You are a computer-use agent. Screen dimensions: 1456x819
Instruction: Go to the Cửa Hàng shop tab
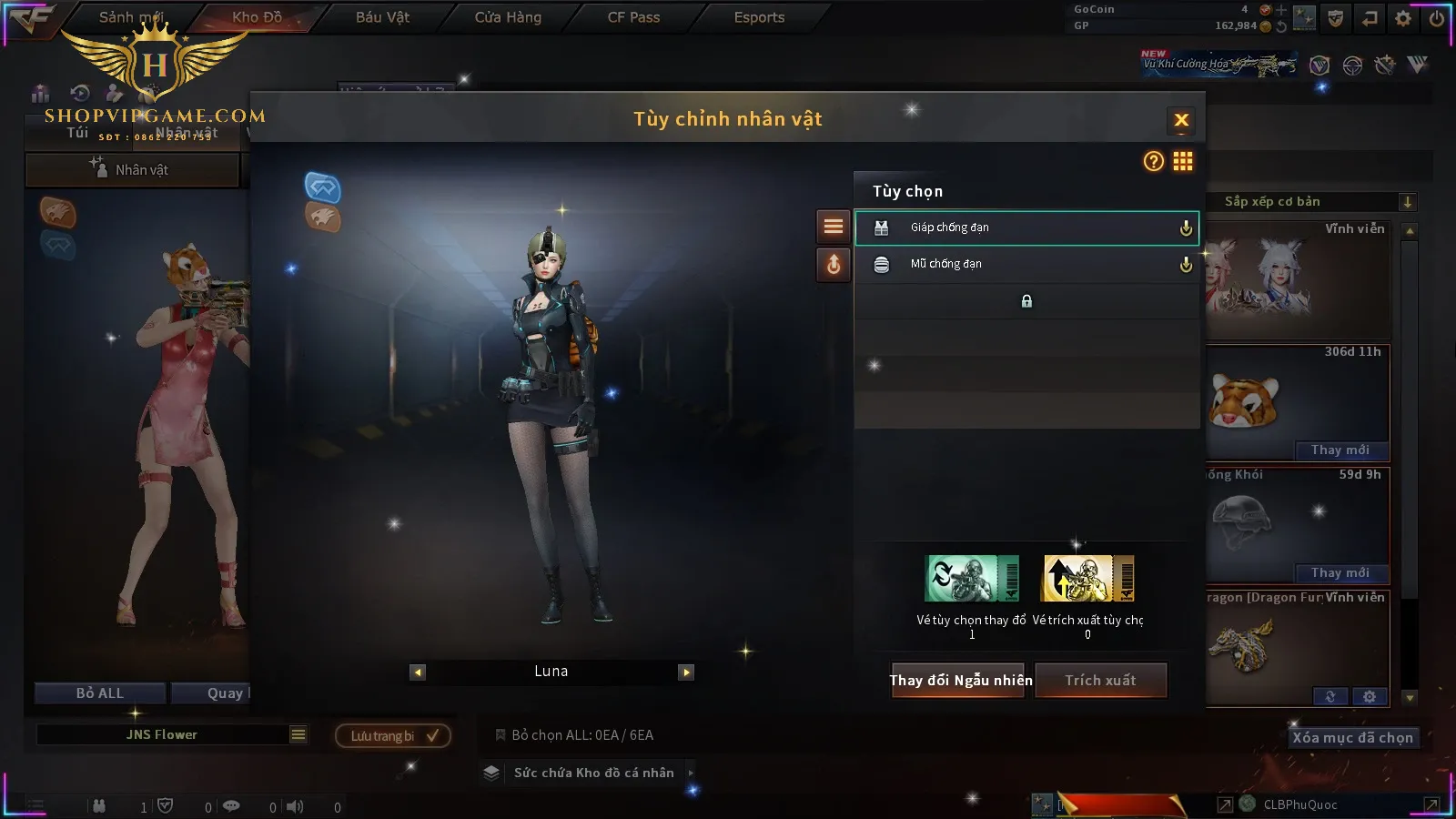(508, 17)
